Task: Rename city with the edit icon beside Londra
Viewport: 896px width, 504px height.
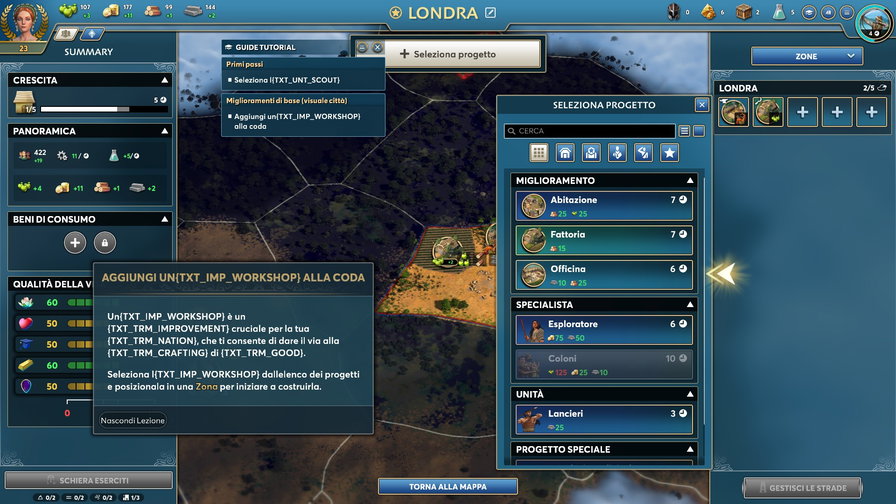Action: (490, 13)
